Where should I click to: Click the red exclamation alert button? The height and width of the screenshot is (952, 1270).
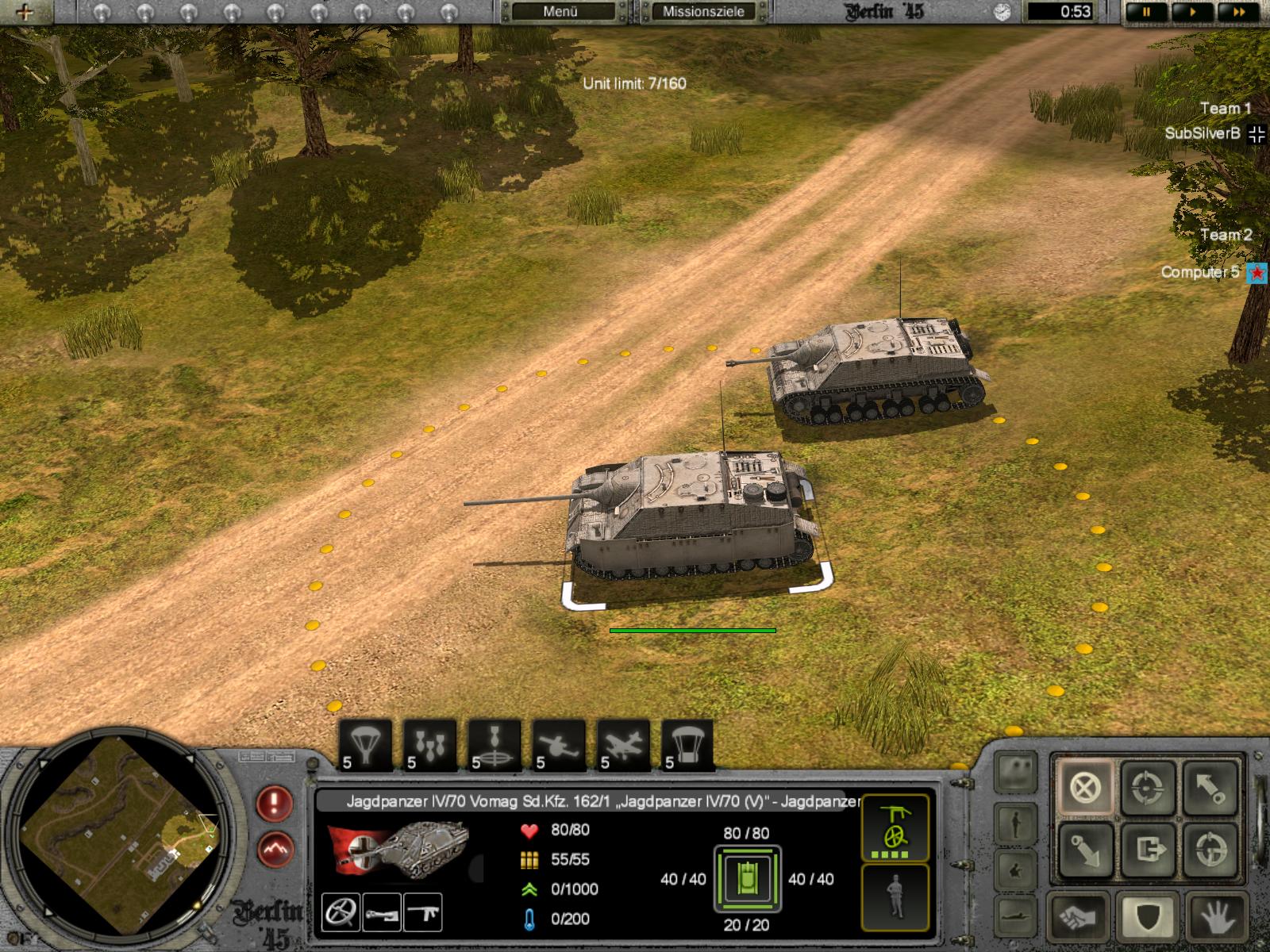(x=275, y=804)
